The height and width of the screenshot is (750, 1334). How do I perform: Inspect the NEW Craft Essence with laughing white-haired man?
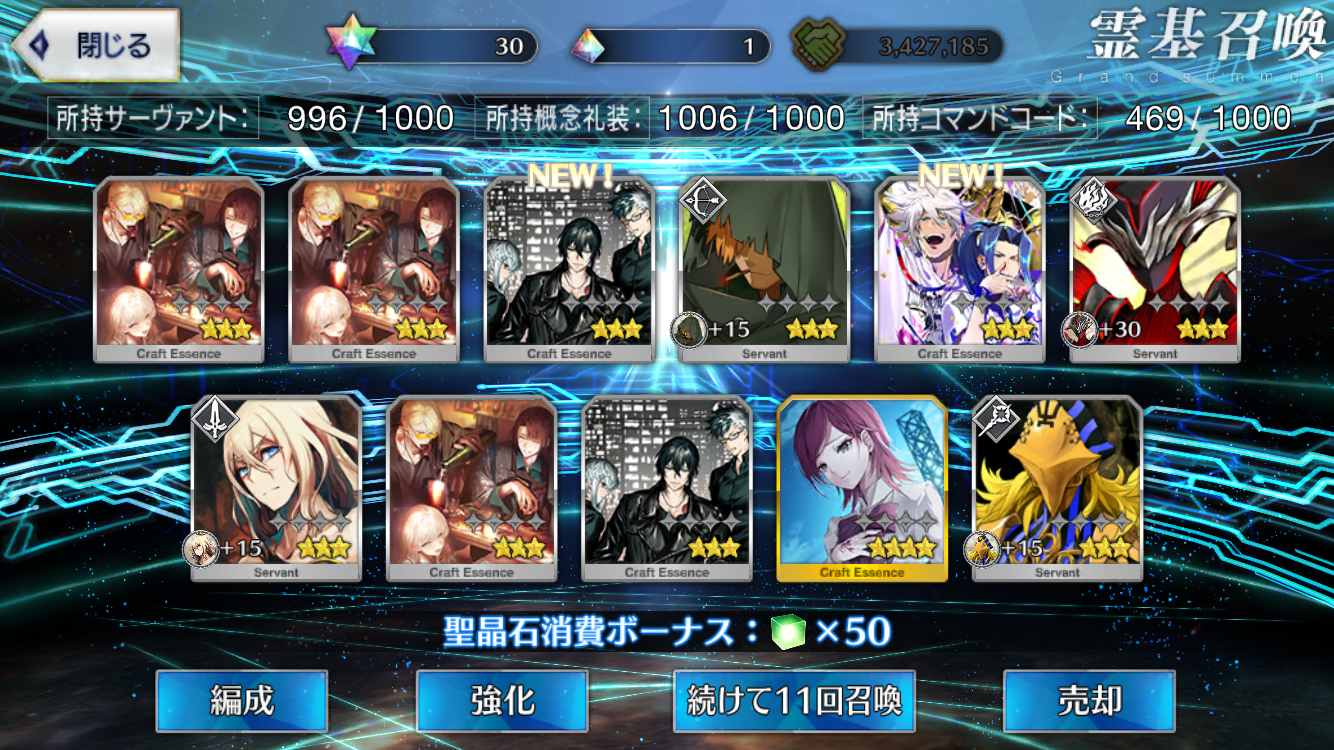point(960,270)
